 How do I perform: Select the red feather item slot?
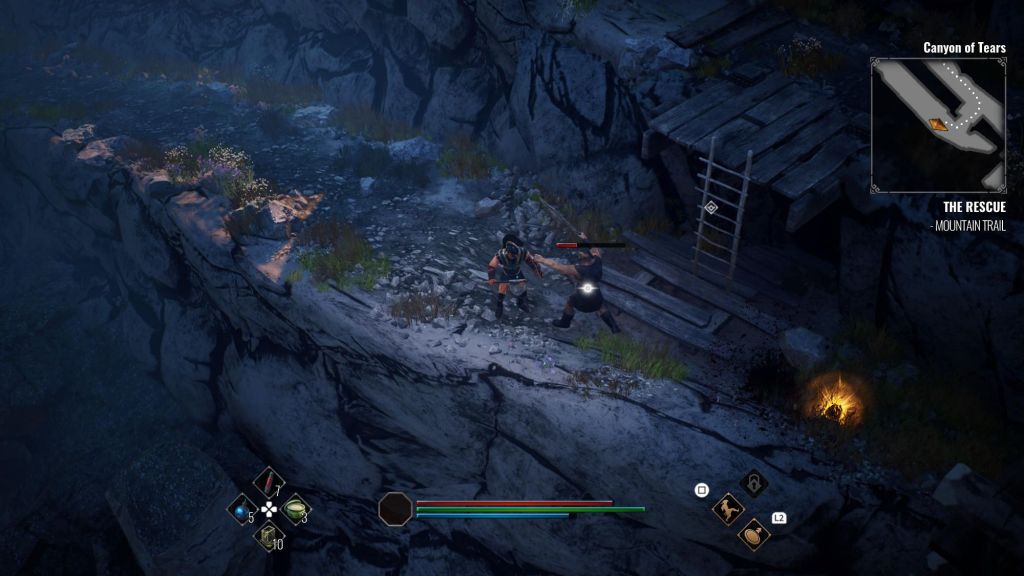coord(268,484)
